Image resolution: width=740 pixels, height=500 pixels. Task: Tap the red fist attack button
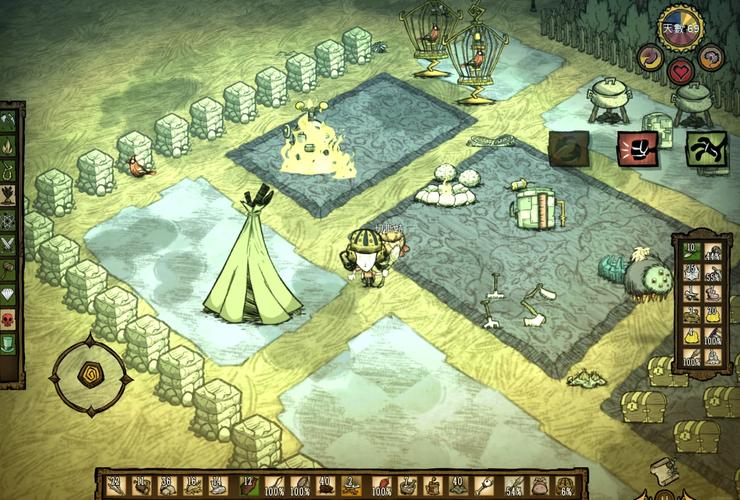click(x=637, y=148)
